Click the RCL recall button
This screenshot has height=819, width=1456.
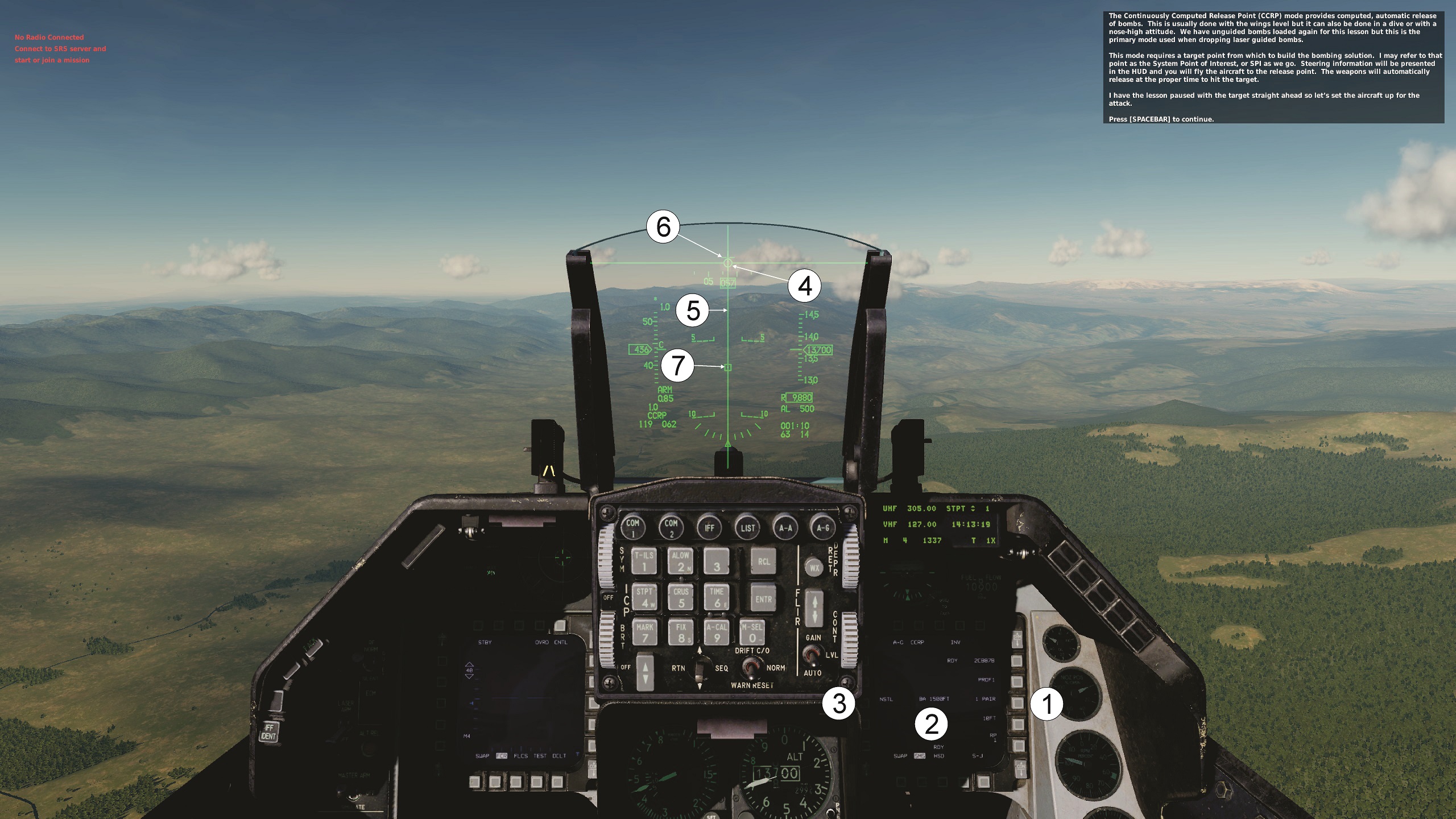tap(763, 561)
